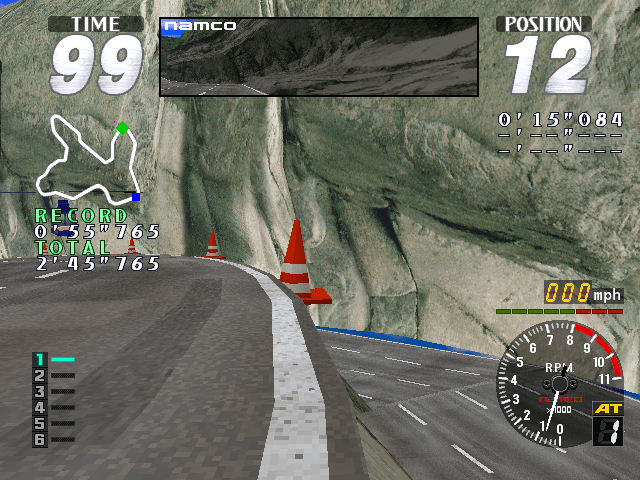Toggle the AT transmission indicator
Screen dimensions: 640x480
coord(607,408)
